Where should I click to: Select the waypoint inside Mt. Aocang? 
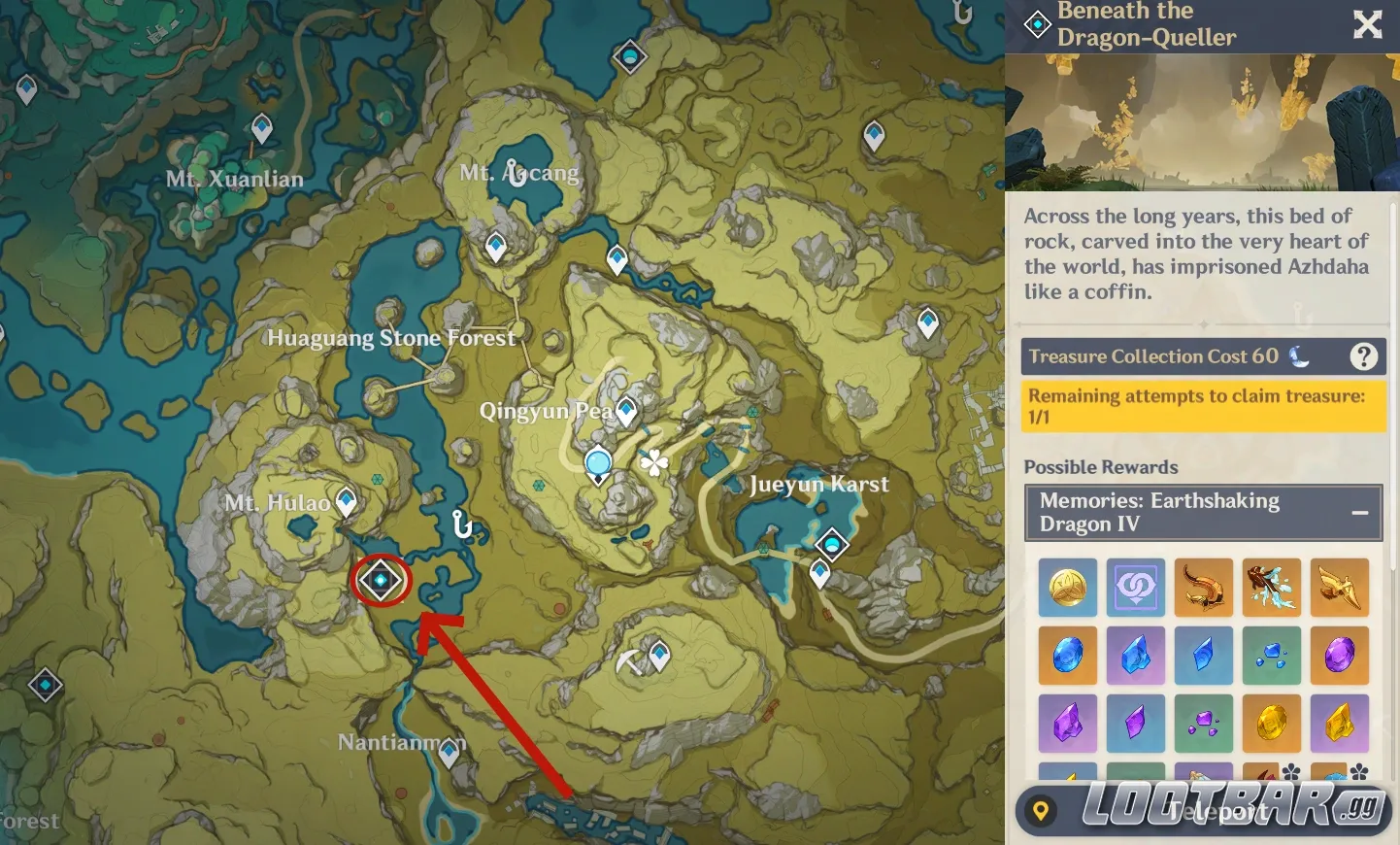click(x=496, y=246)
